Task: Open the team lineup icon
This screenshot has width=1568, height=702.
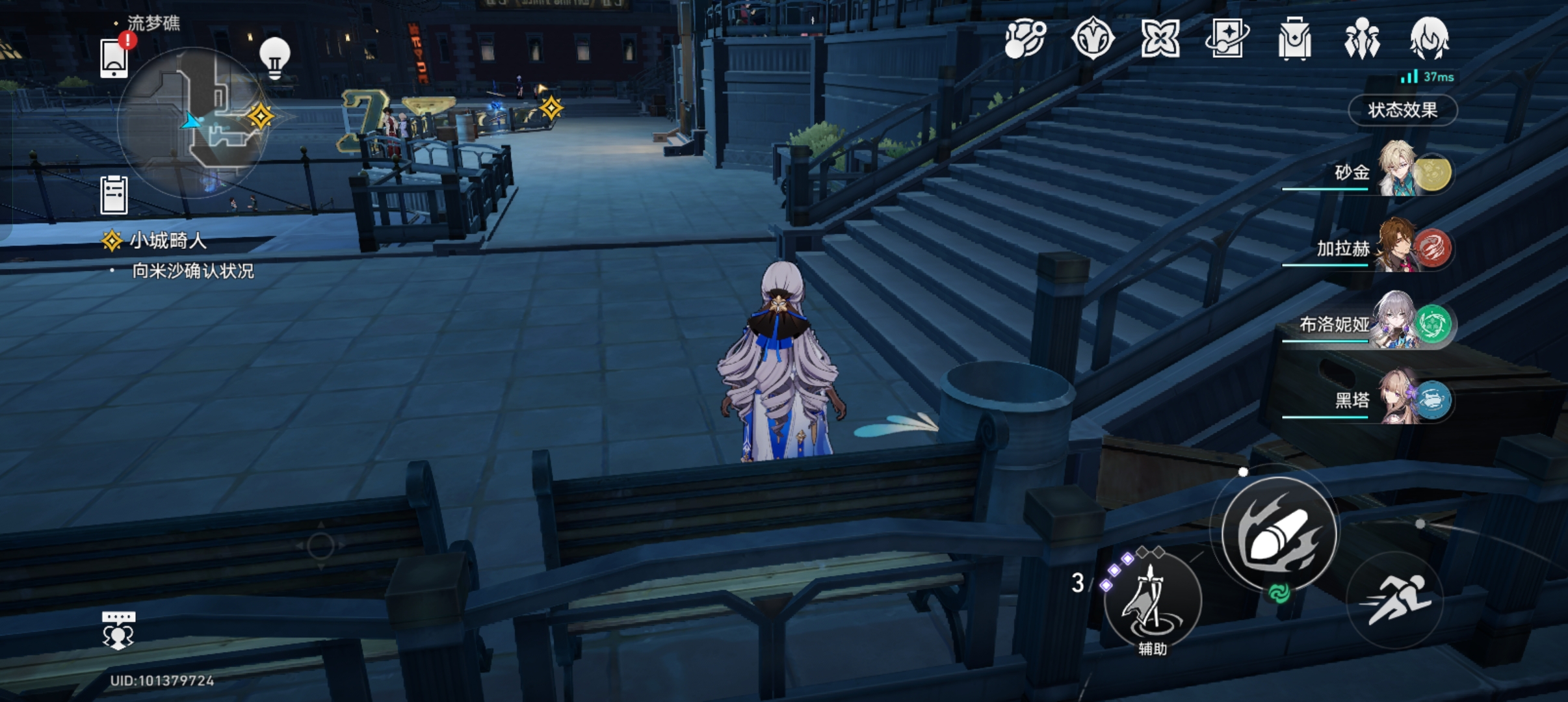Action: [x=1361, y=39]
